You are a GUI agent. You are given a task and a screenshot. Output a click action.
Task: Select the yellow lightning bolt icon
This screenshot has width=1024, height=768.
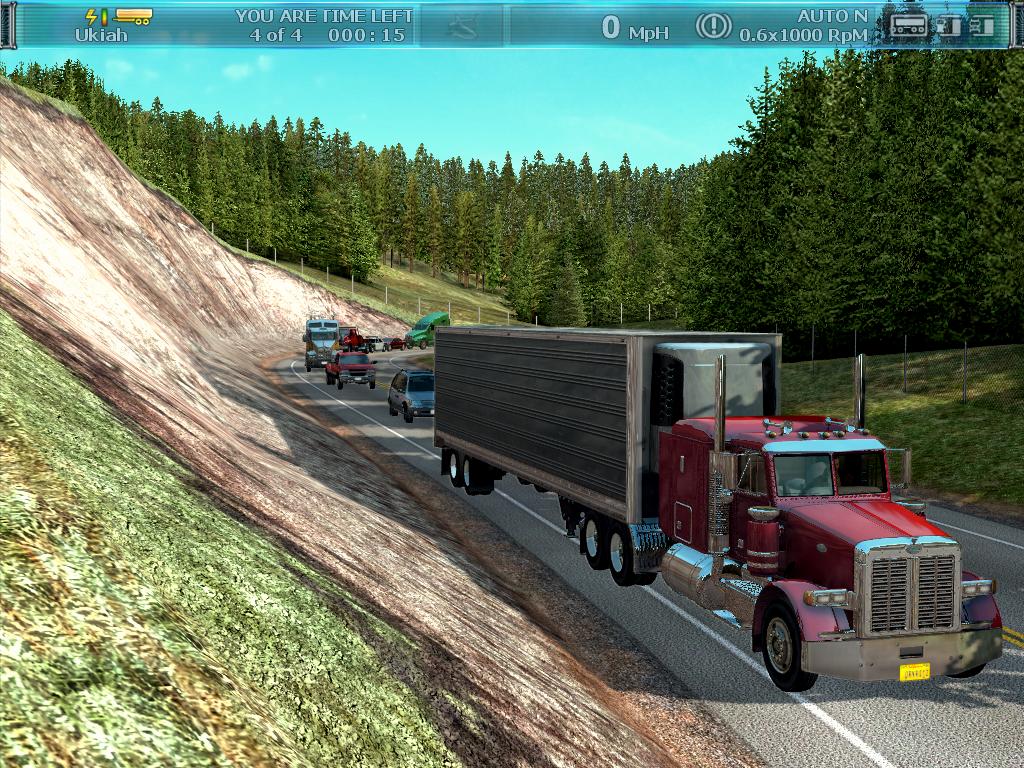tap(93, 16)
